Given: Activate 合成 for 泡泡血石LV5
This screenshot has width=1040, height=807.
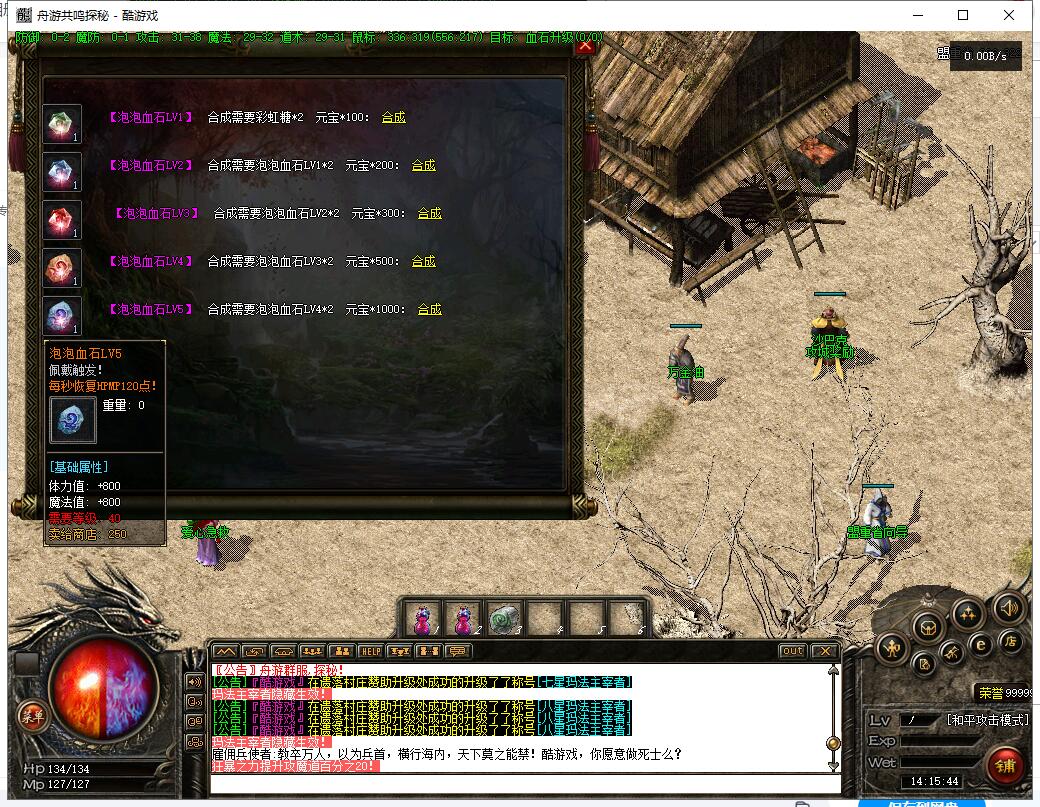Looking at the screenshot, I should (430, 309).
